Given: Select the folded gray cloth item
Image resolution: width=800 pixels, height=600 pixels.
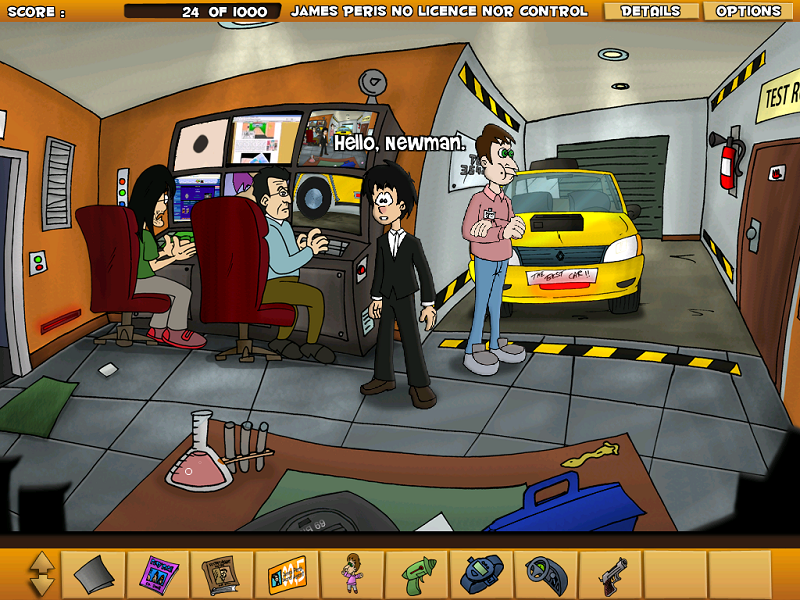Looking at the screenshot, I should point(95,575).
